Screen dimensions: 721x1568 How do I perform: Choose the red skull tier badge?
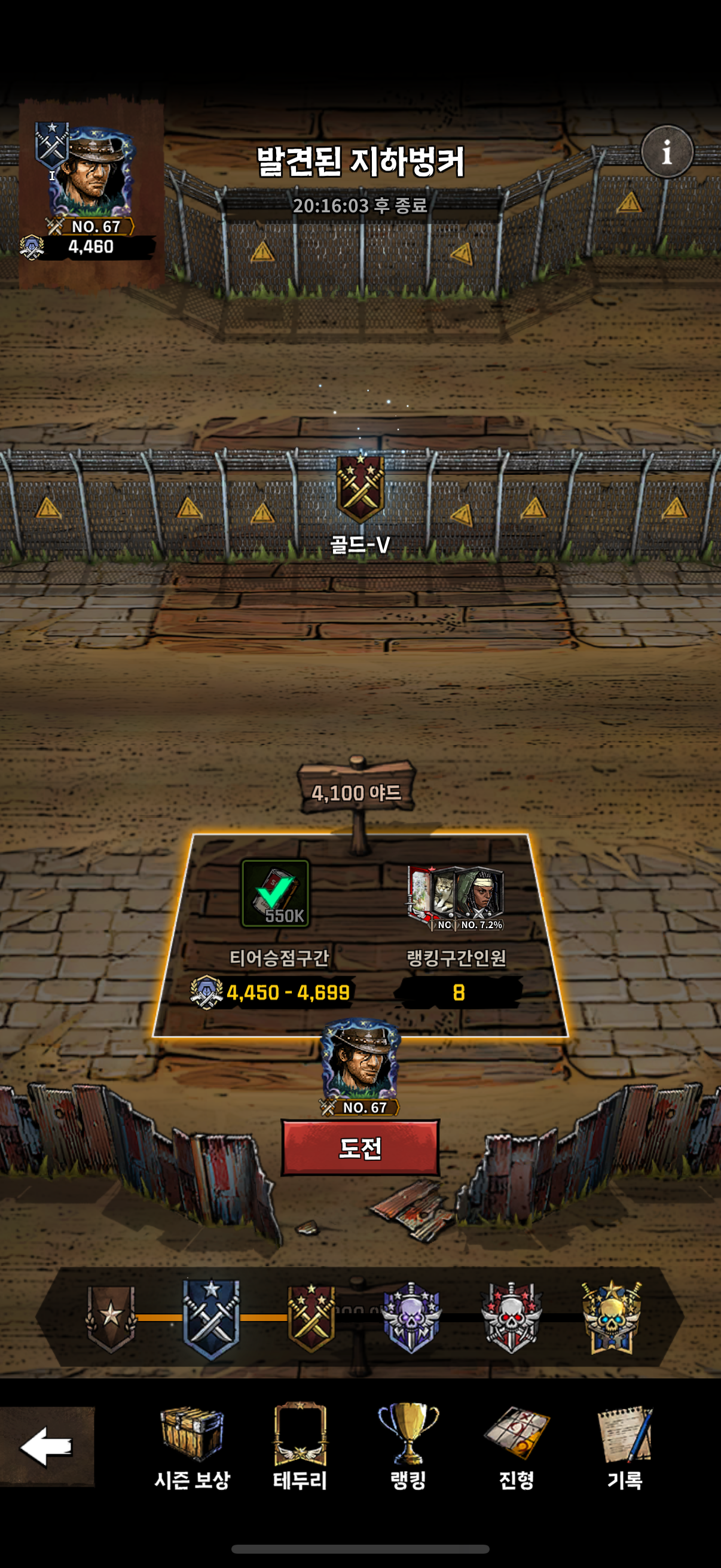click(511, 1317)
